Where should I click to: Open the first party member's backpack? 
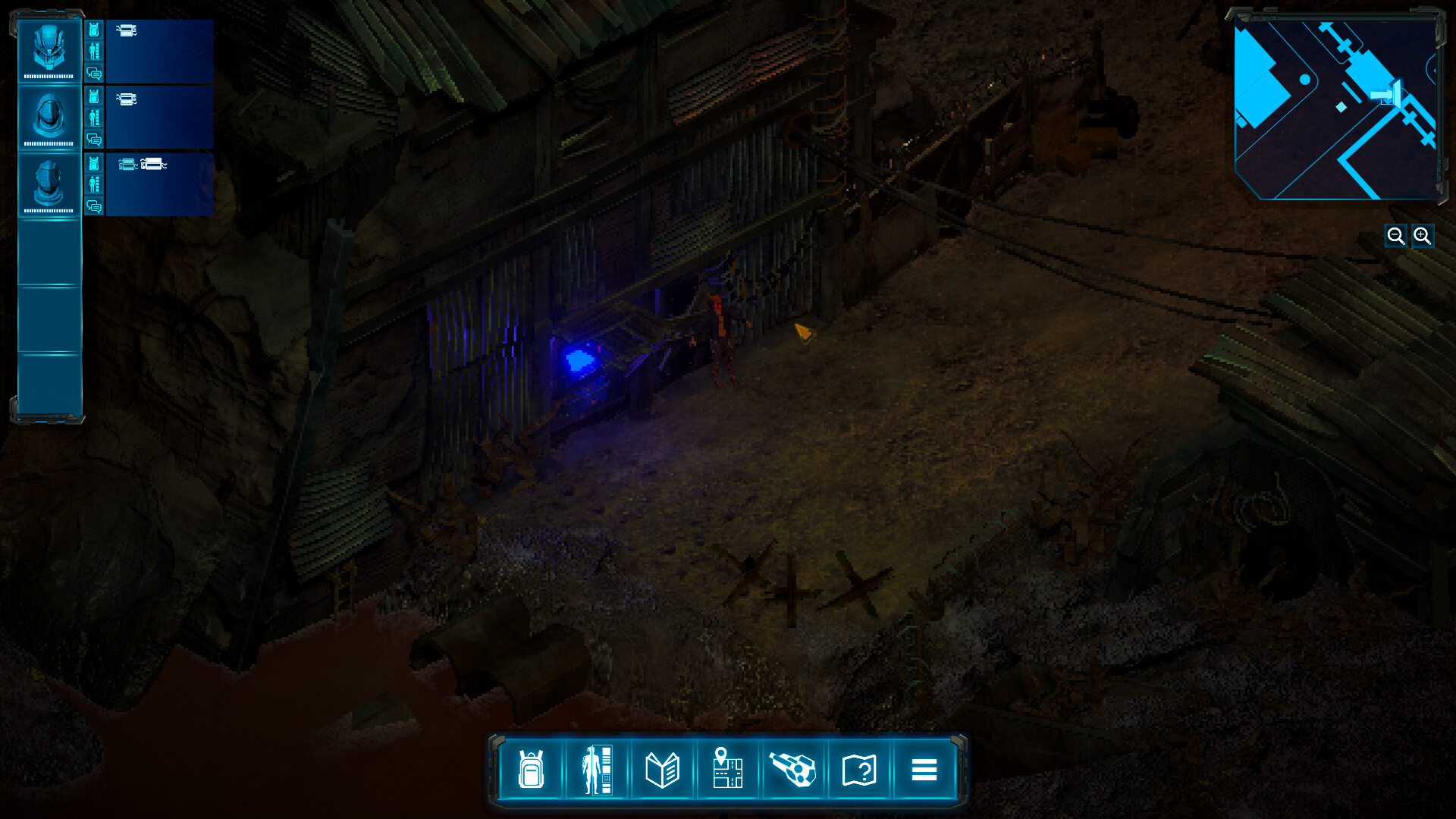click(x=94, y=31)
